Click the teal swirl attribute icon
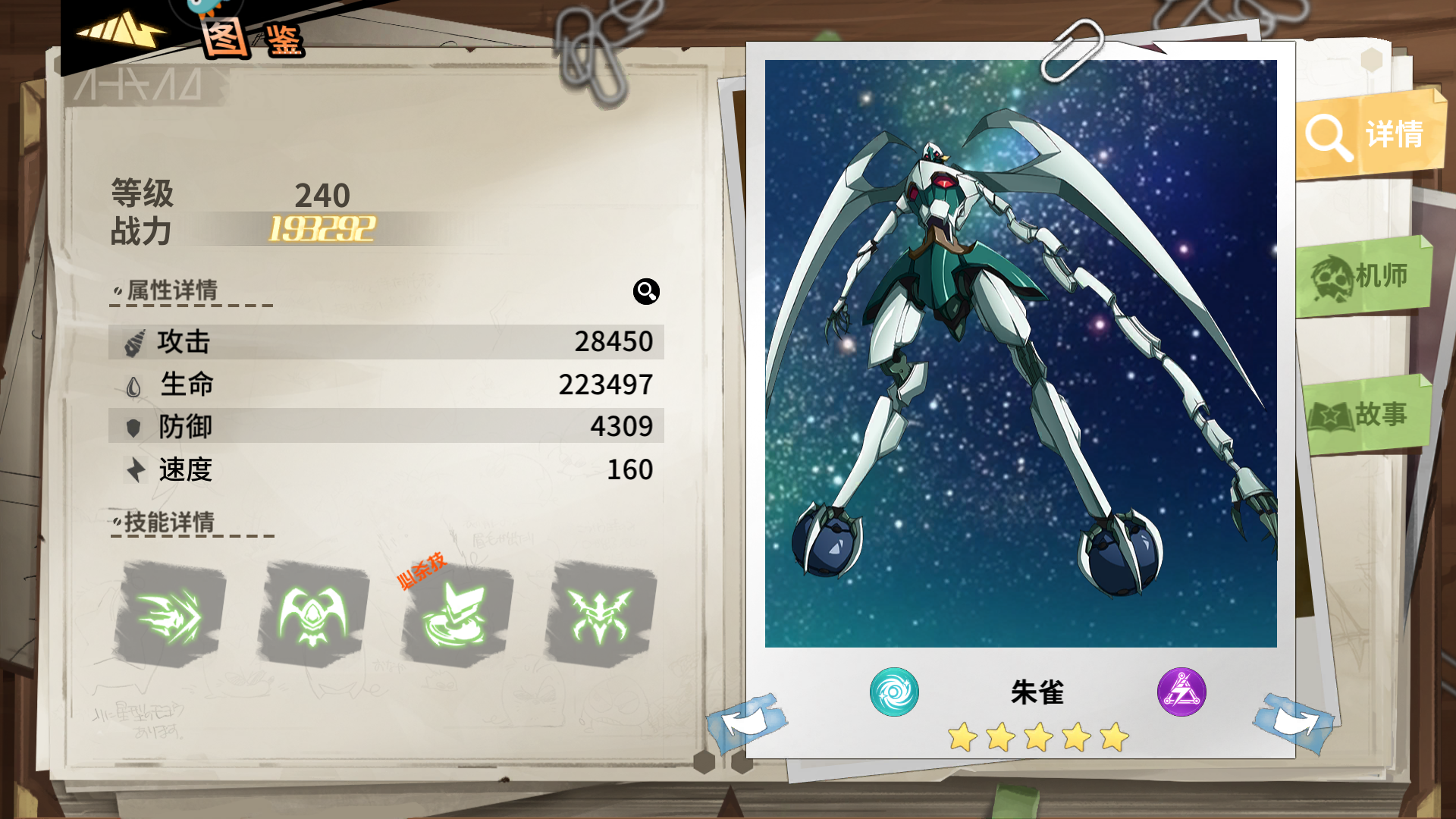This screenshot has width=1456, height=819. (894, 692)
